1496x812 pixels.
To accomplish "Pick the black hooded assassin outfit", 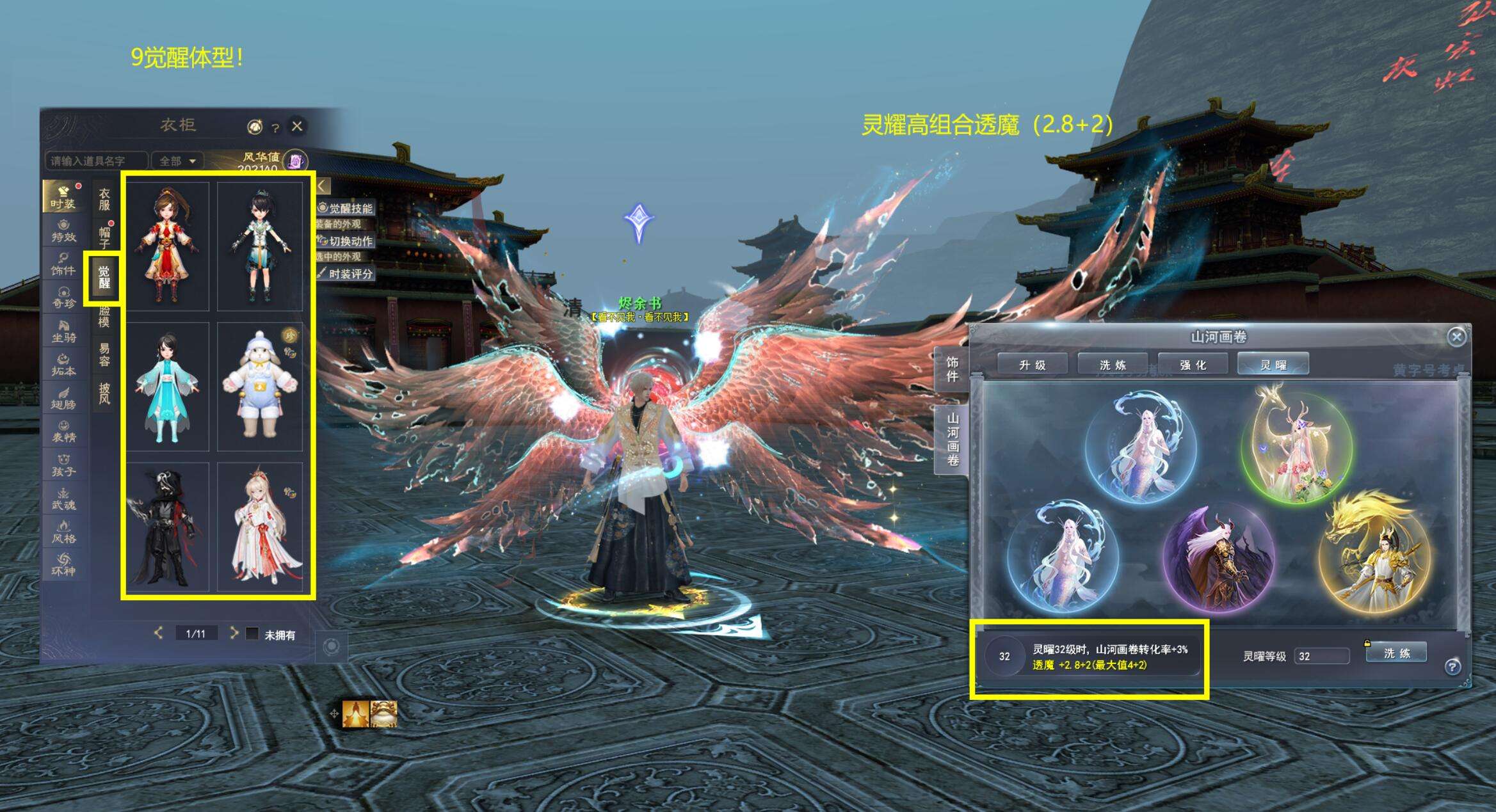I will click(x=167, y=527).
